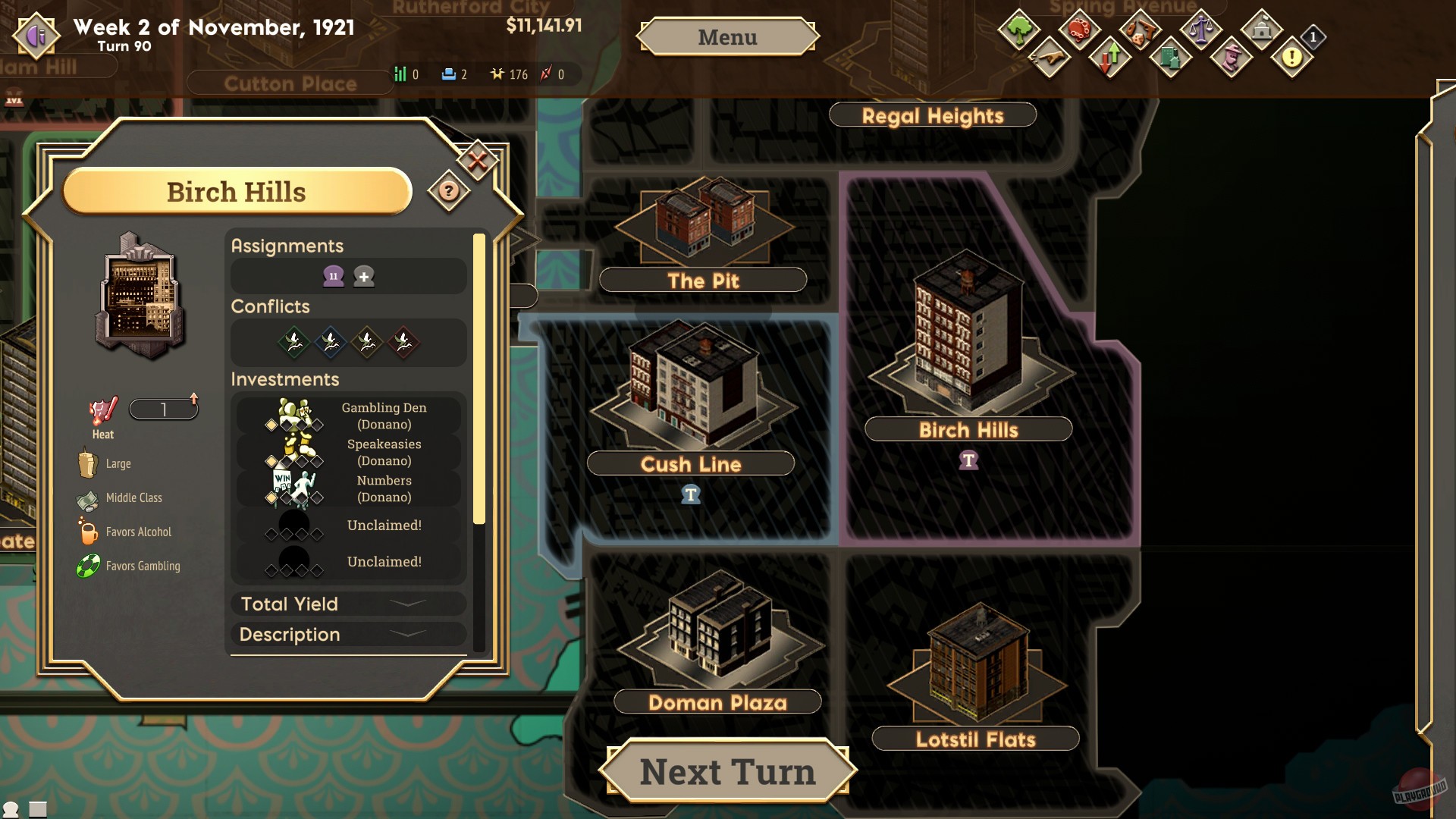Open the scales of justice panel
1456x819 pixels.
click(x=1201, y=30)
